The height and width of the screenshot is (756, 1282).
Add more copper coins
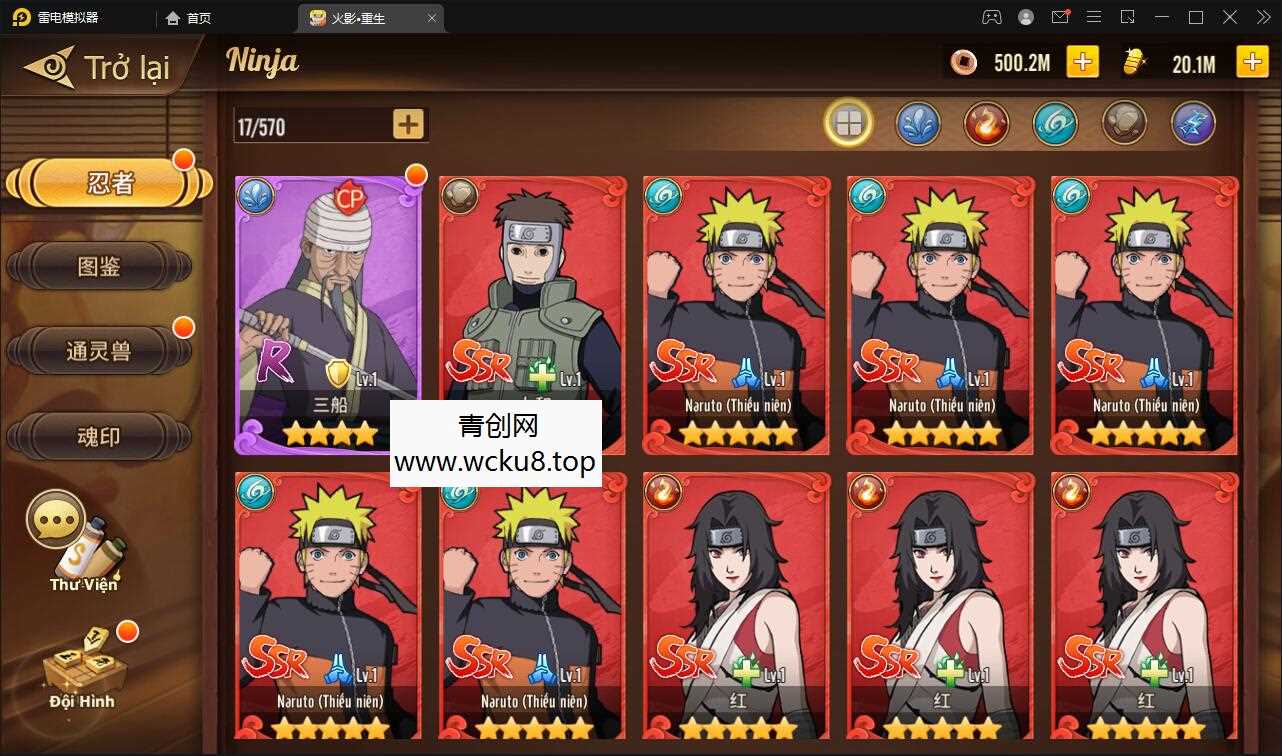coord(1082,62)
